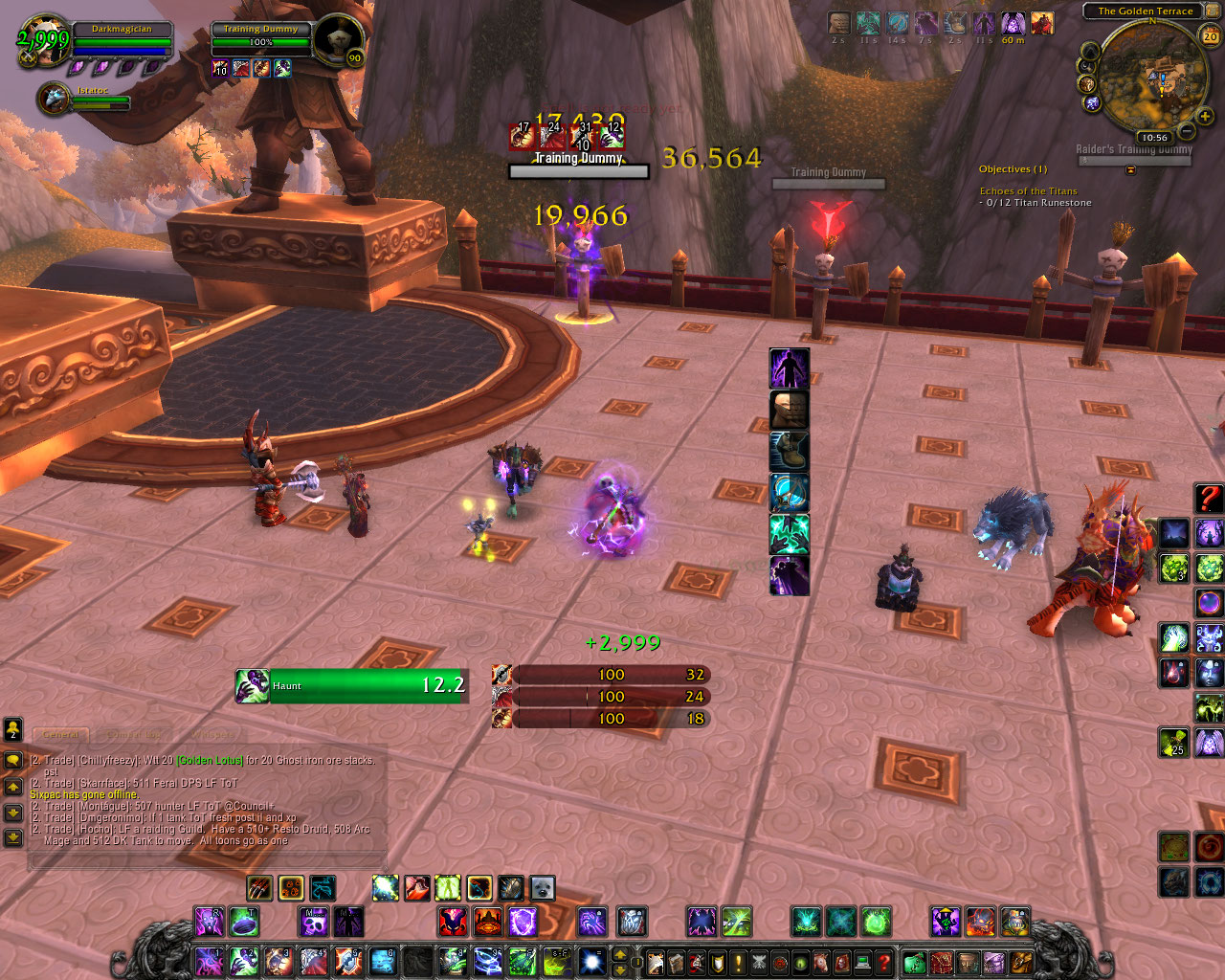Screen dimensions: 1225x980
Task: Page the action bar up
Action: (x=620, y=953)
